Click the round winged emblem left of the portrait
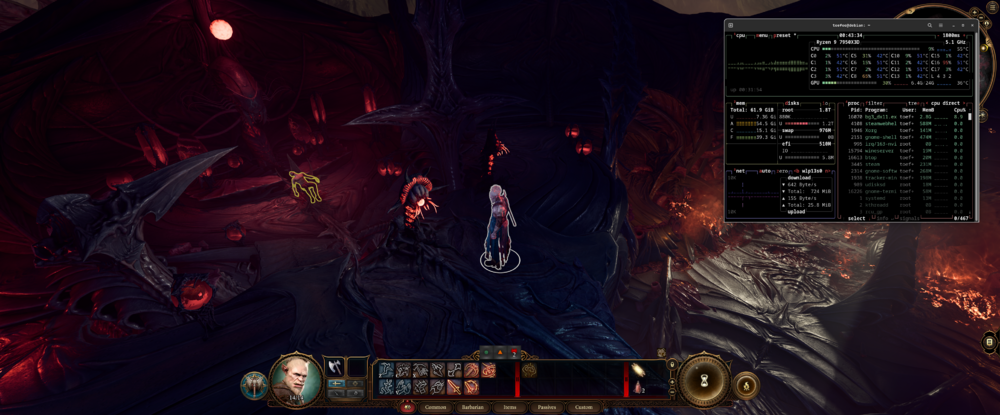This screenshot has width=1000, height=415. pos(254,384)
